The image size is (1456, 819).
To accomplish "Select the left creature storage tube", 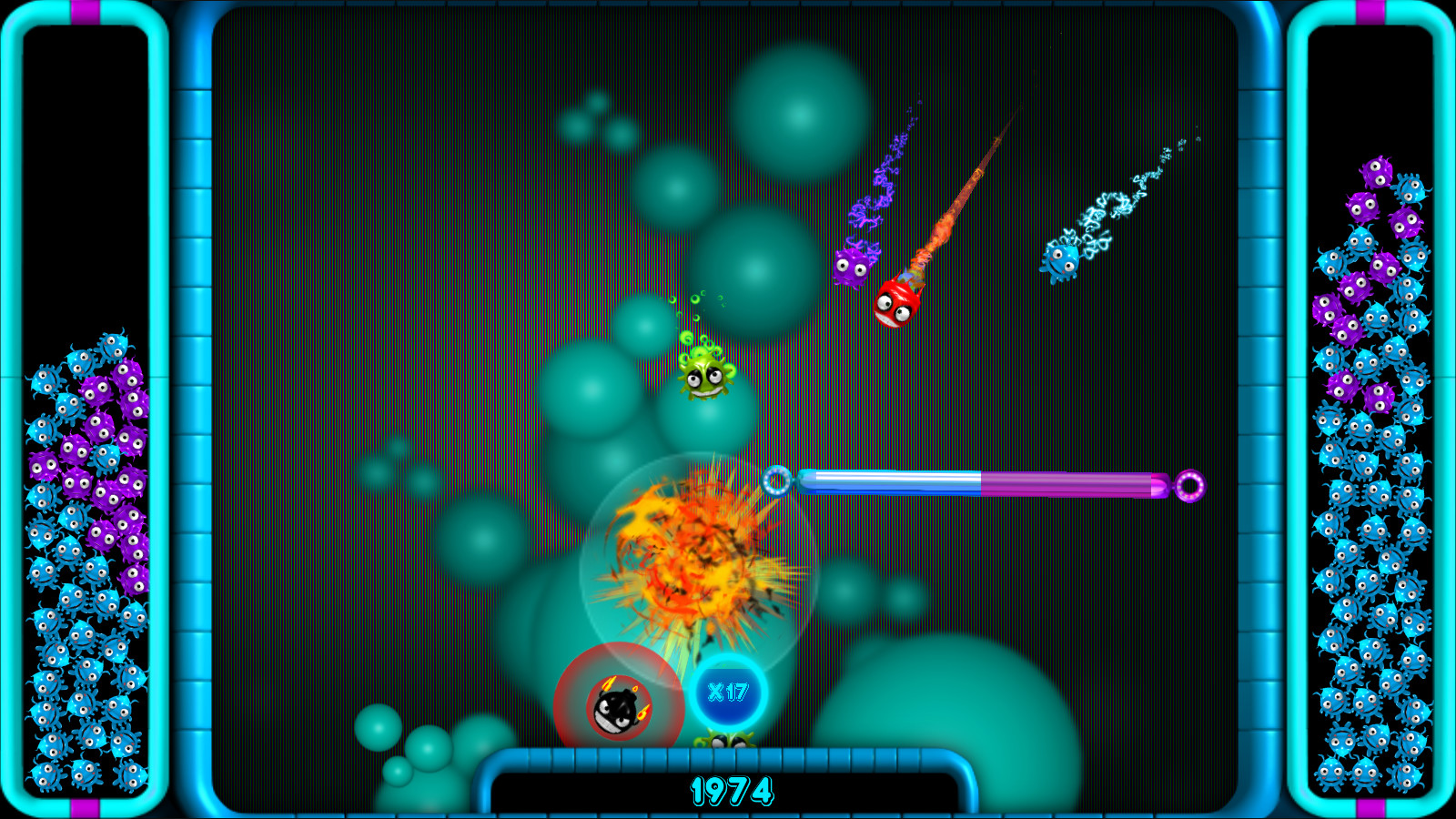I will 91,409.
